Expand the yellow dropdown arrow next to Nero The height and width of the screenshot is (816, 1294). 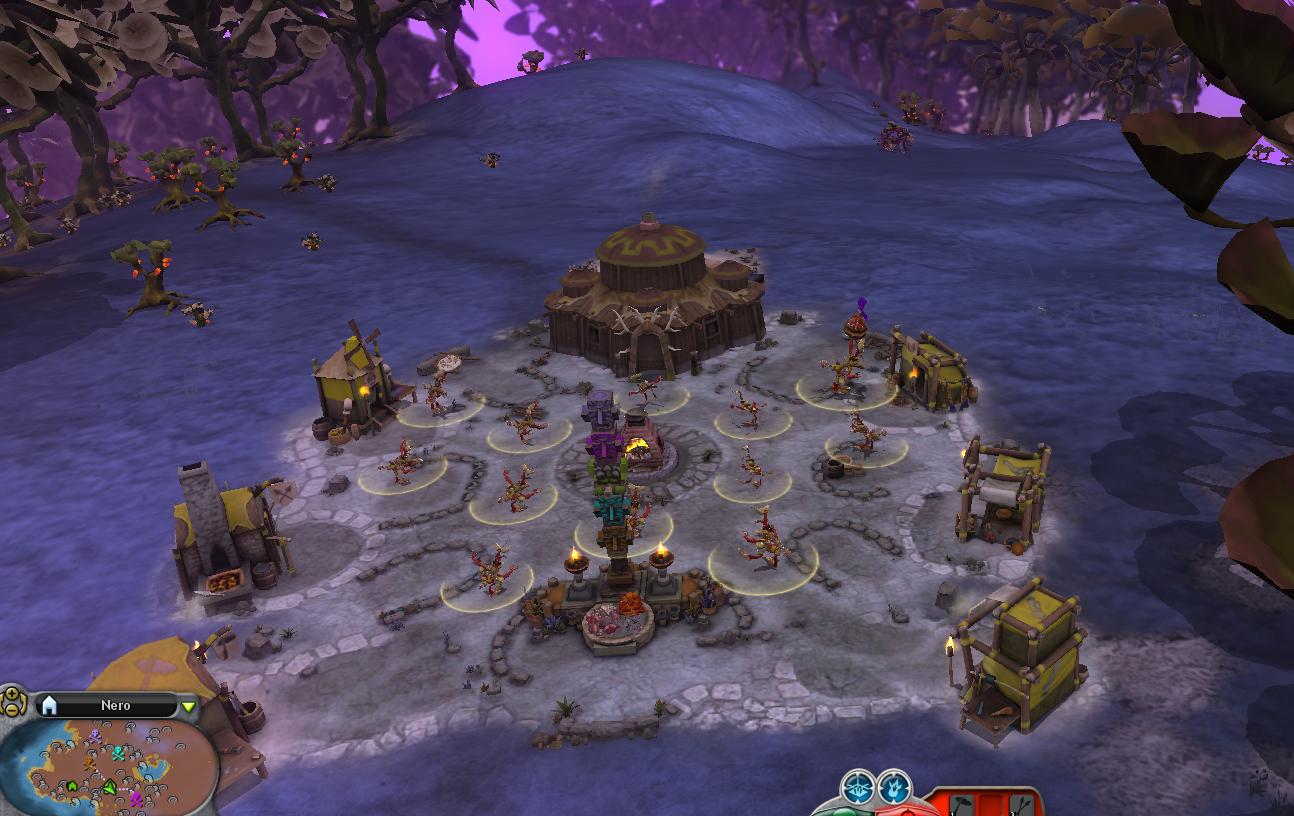188,706
